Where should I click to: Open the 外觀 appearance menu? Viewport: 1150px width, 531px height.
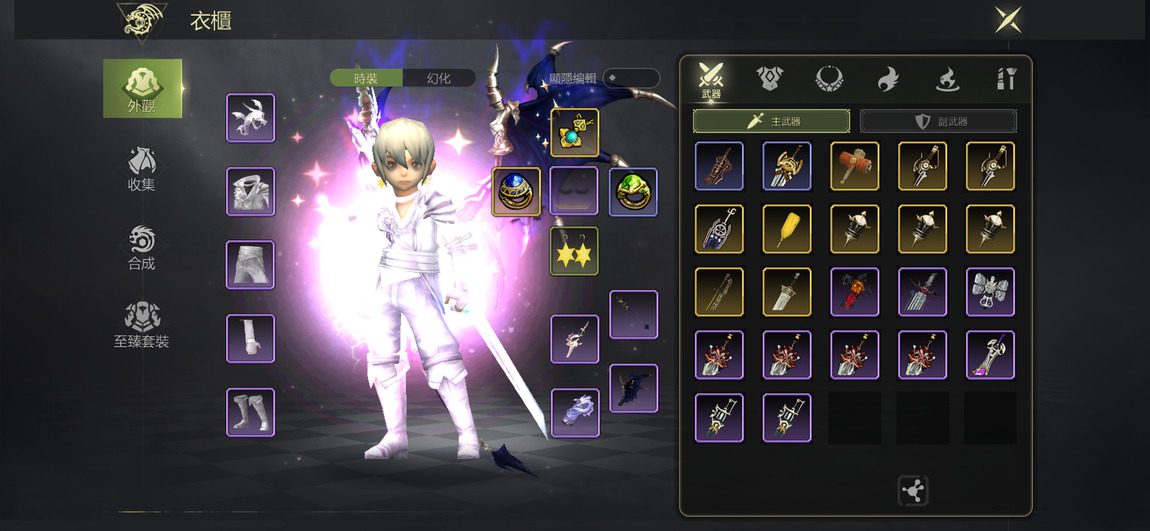point(142,88)
